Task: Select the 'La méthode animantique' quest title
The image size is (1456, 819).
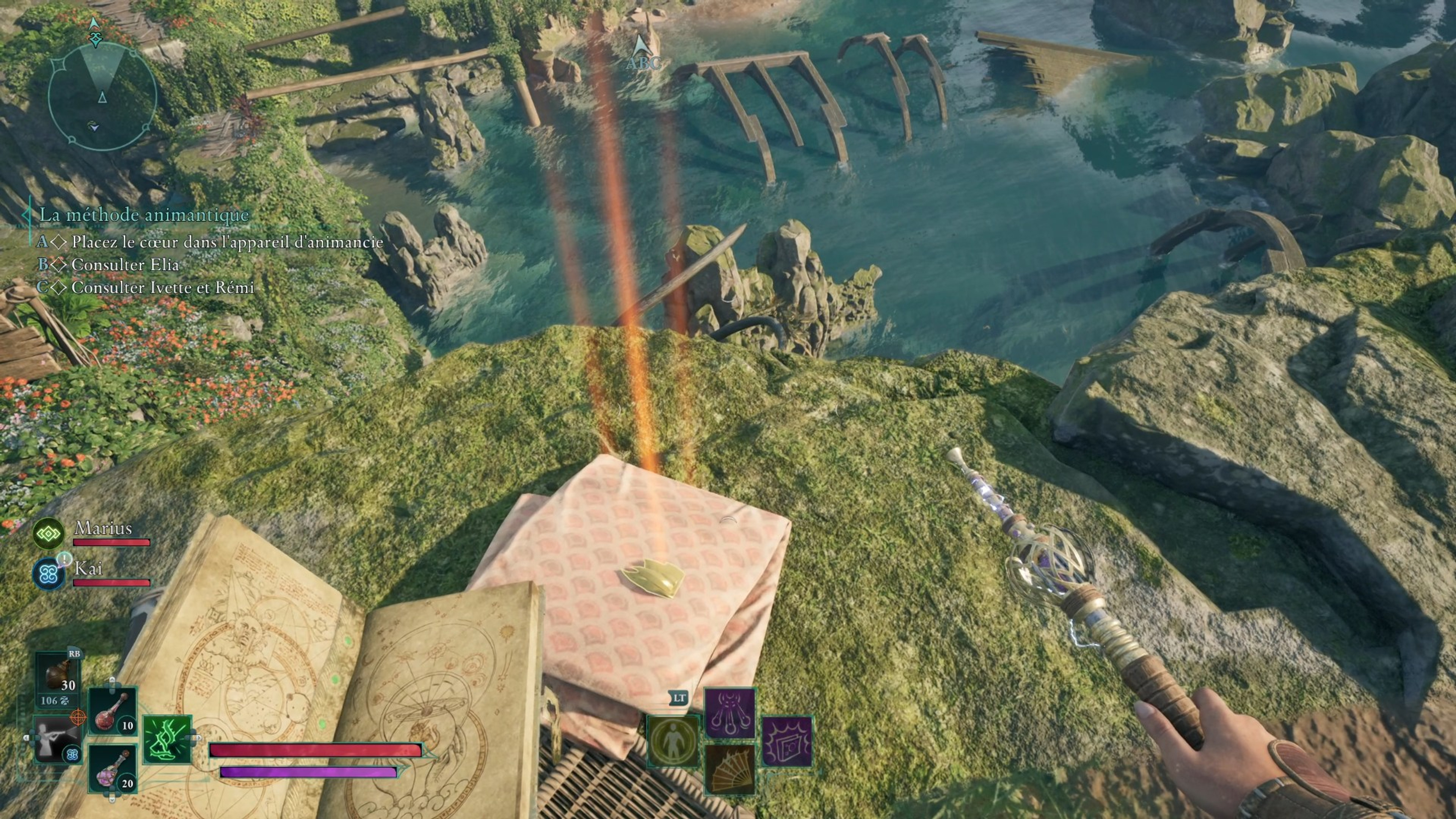Action: (144, 215)
